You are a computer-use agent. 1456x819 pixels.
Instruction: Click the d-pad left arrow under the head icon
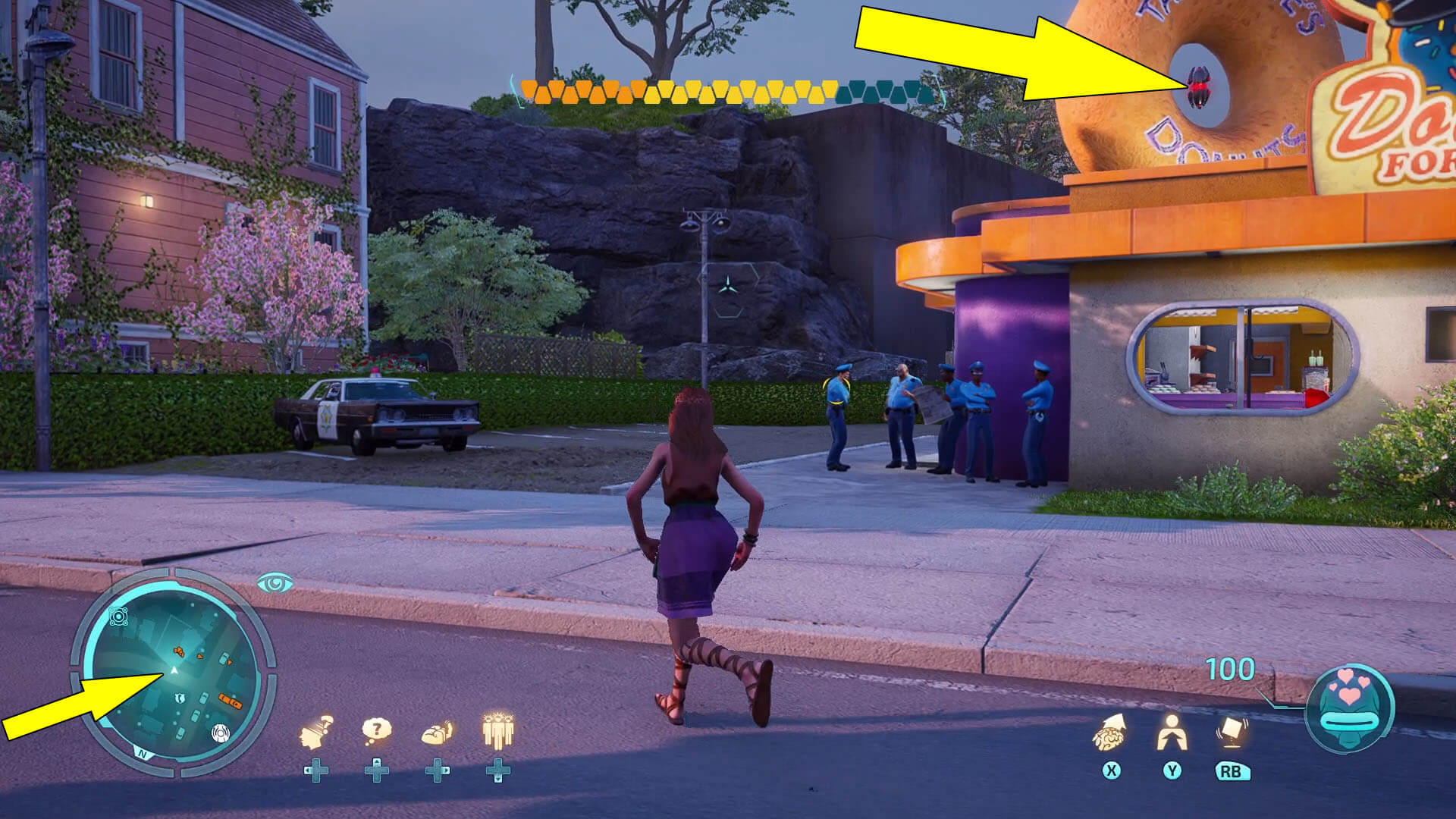(x=308, y=770)
